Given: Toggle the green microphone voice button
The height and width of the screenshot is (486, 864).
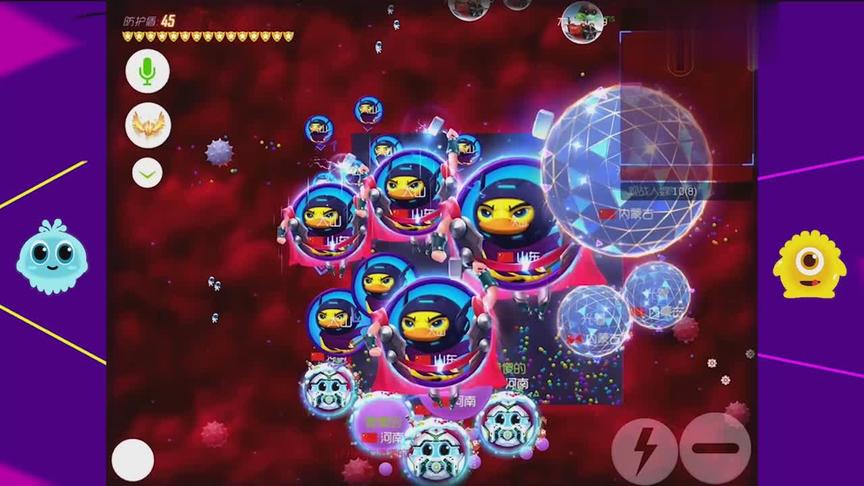Looking at the screenshot, I should pos(148,72).
